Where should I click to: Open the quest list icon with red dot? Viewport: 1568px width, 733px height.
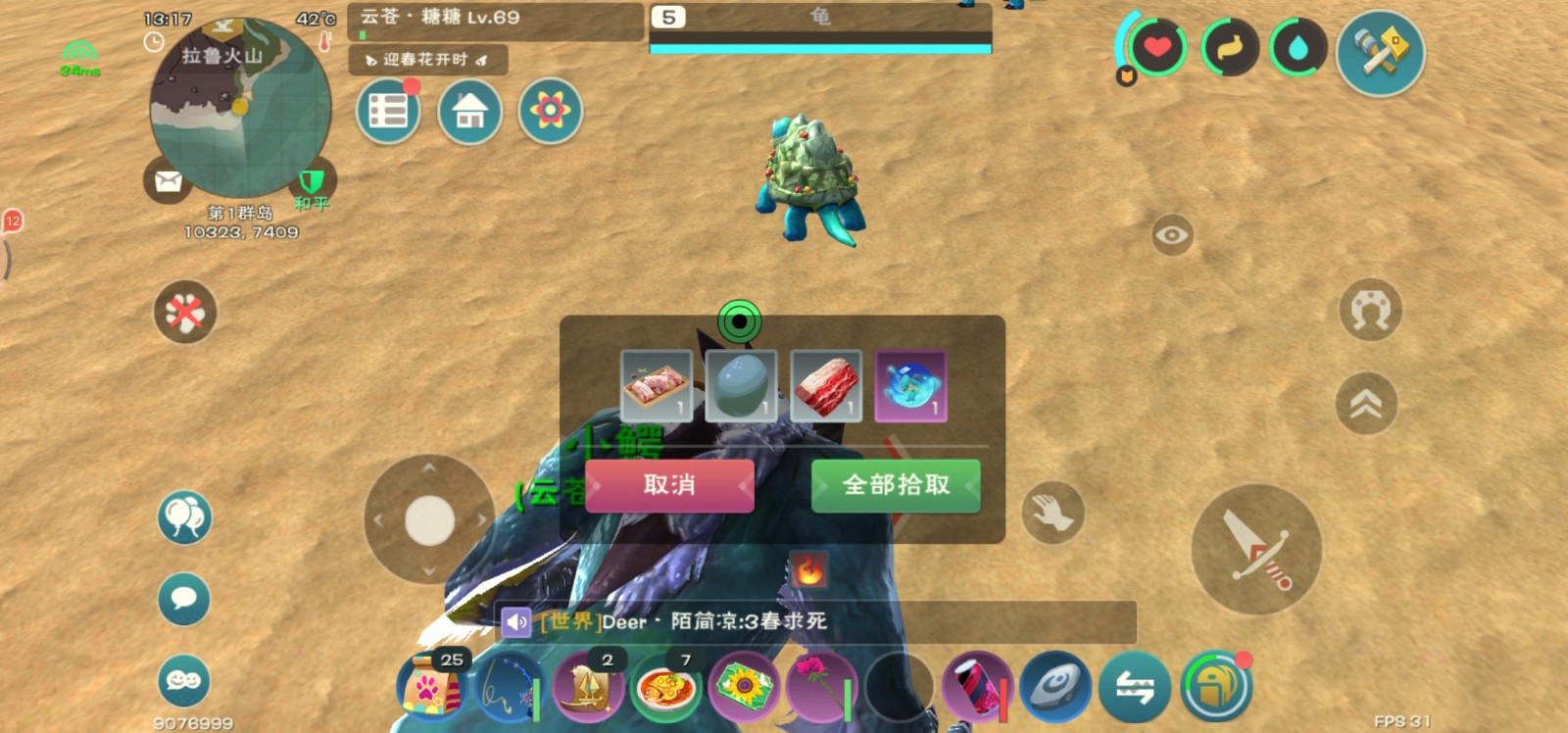click(388, 110)
